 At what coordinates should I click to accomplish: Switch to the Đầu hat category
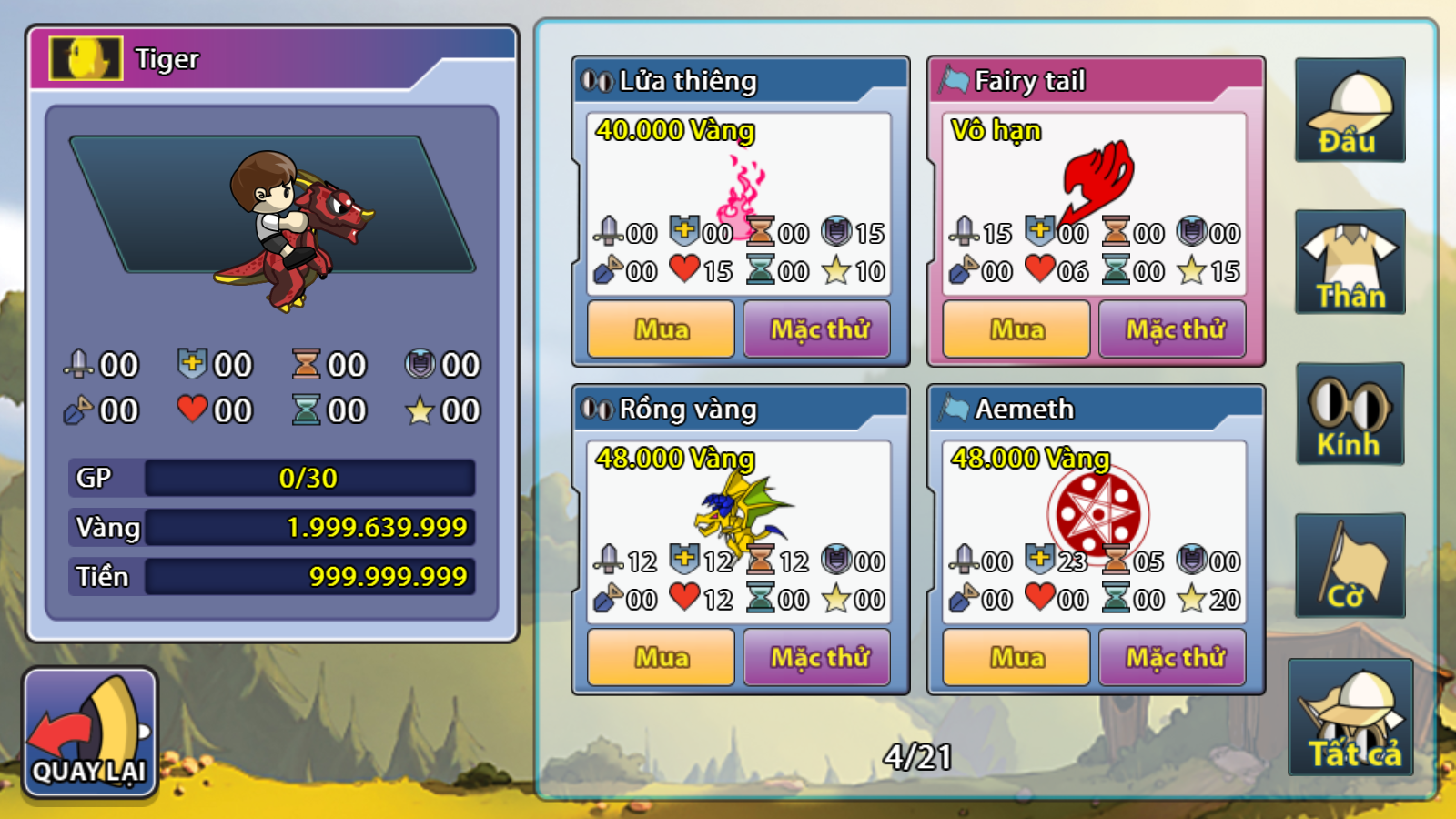pyautogui.click(x=1350, y=110)
